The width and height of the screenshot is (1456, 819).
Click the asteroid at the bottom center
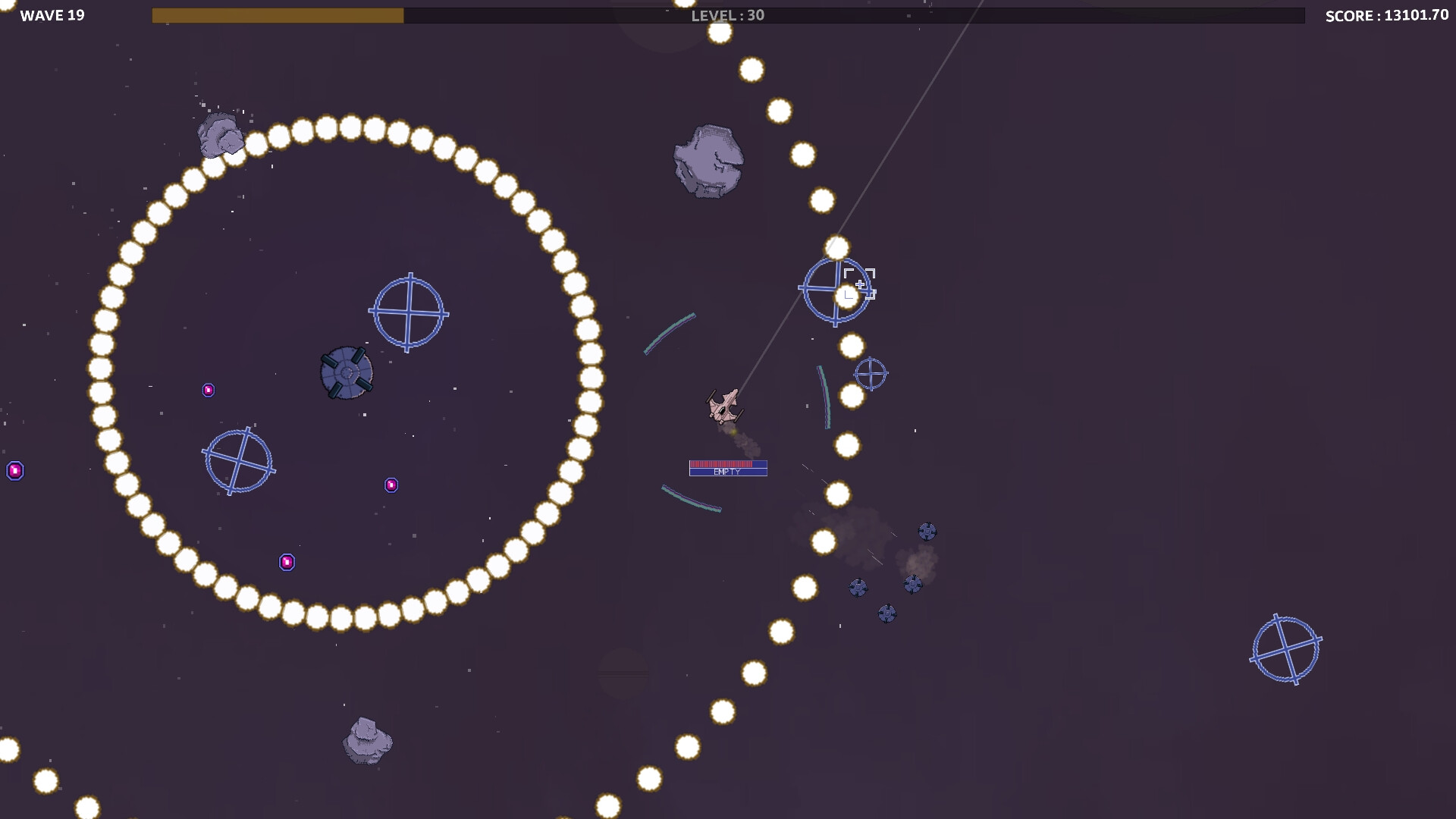[x=368, y=739]
